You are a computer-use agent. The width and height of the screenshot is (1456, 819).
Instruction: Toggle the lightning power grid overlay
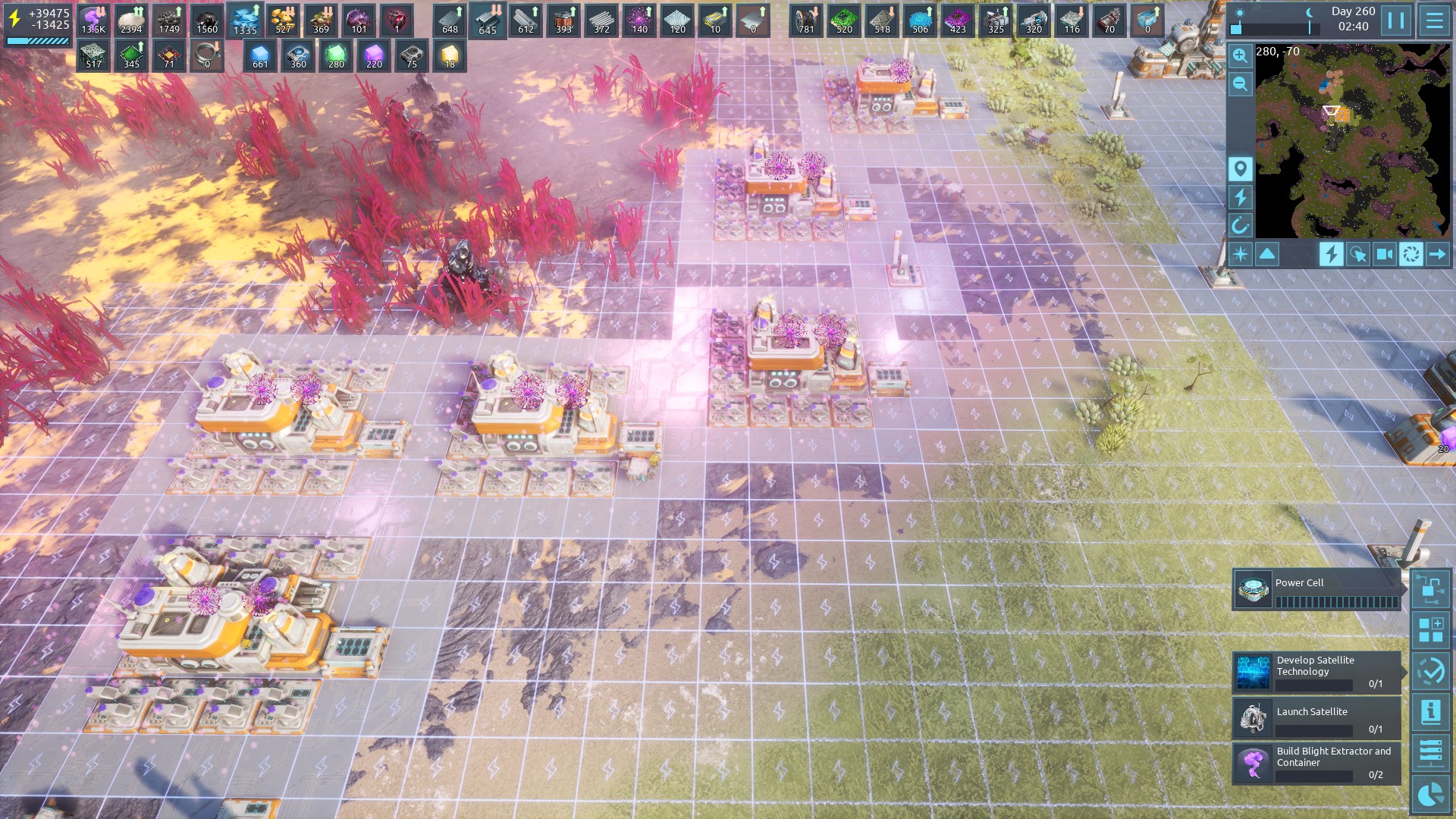1331,254
